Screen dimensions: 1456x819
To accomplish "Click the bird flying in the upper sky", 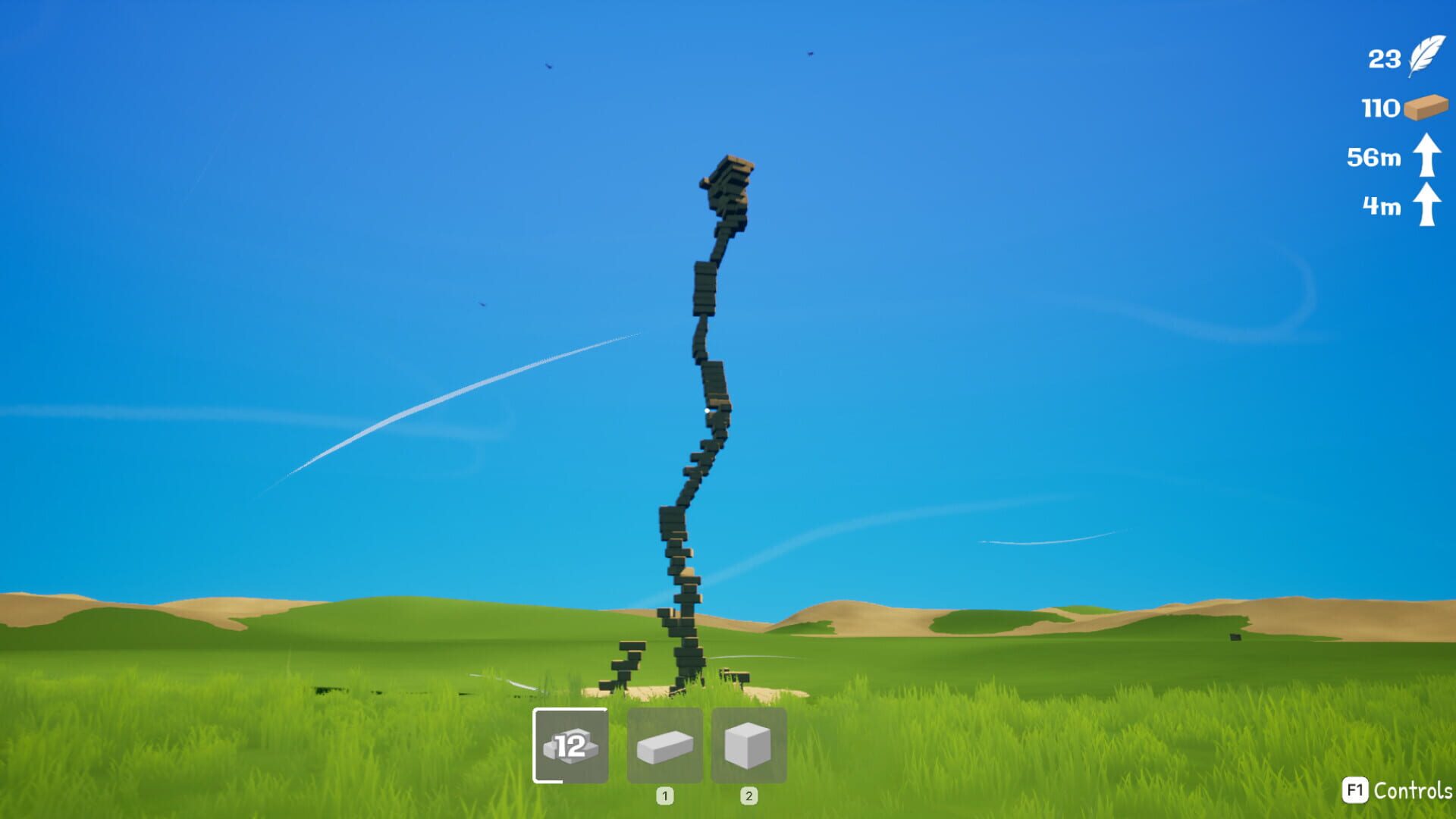I will [x=548, y=66].
